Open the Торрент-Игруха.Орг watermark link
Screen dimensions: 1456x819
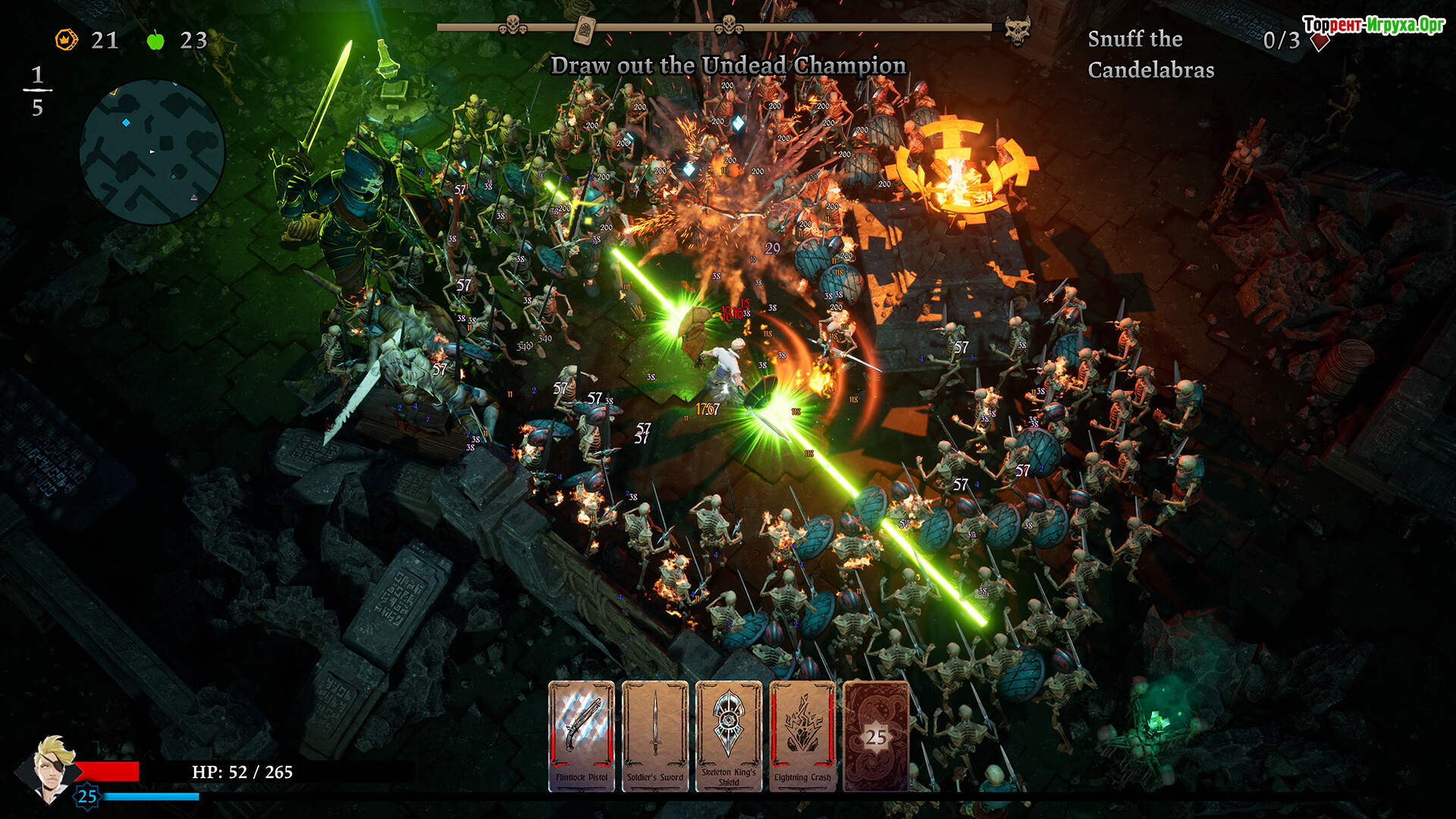pyautogui.click(x=1373, y=25)
